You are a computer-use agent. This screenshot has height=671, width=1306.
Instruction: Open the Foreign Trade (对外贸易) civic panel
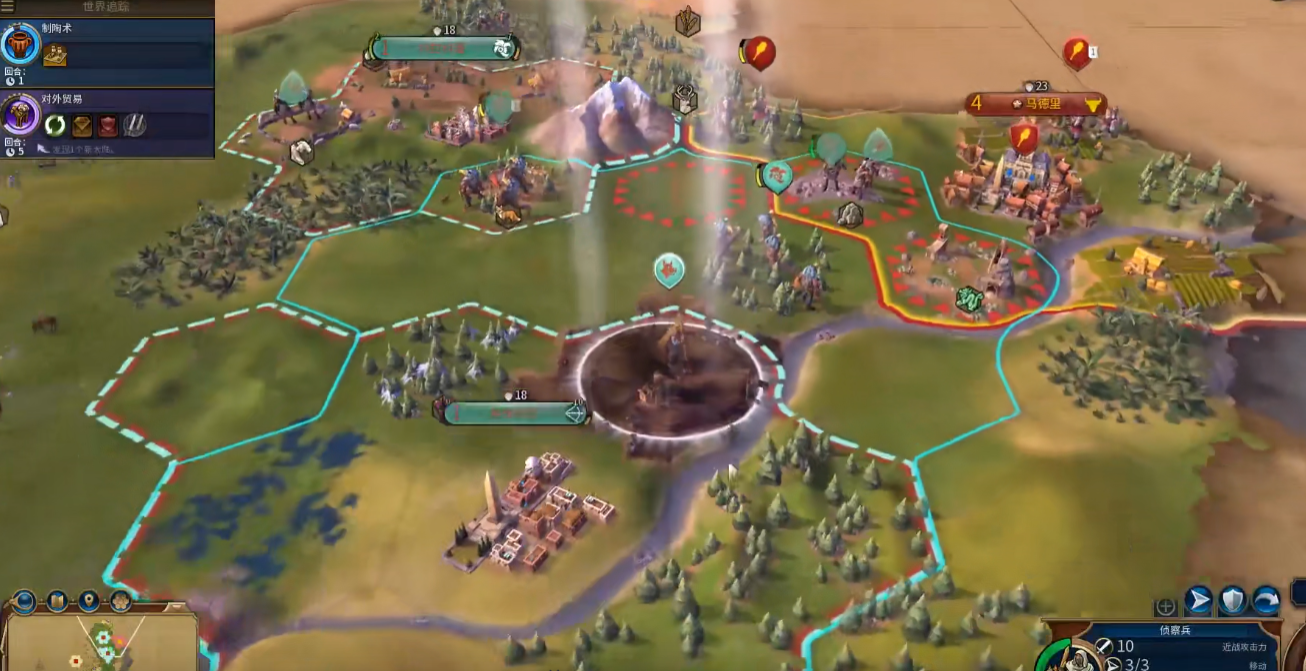click(x=21, y=114)
